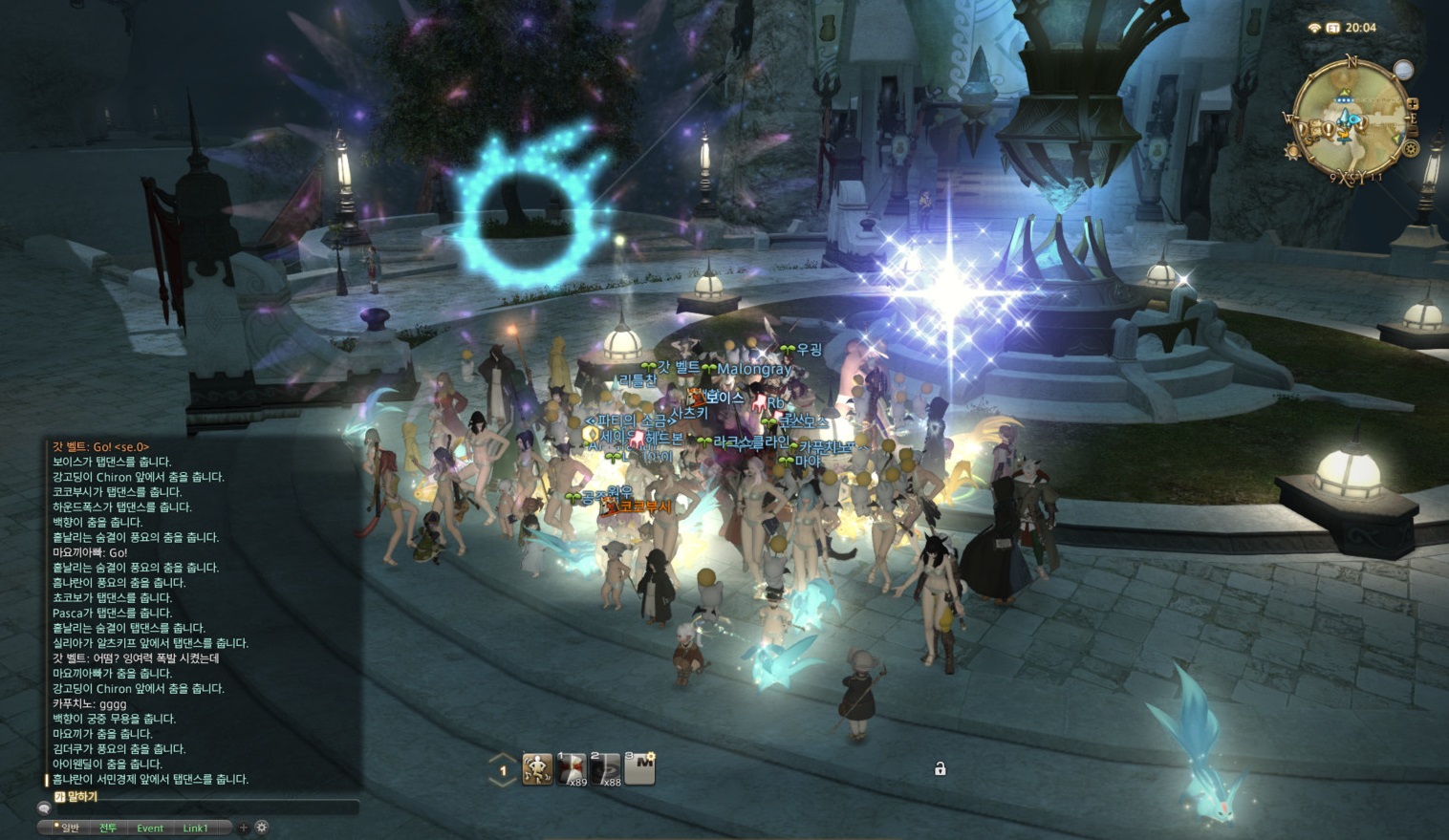Trigger the macro M hotbar slot
The height and width of the screenshot is (840, 1449).
click(x=639, y=768)
